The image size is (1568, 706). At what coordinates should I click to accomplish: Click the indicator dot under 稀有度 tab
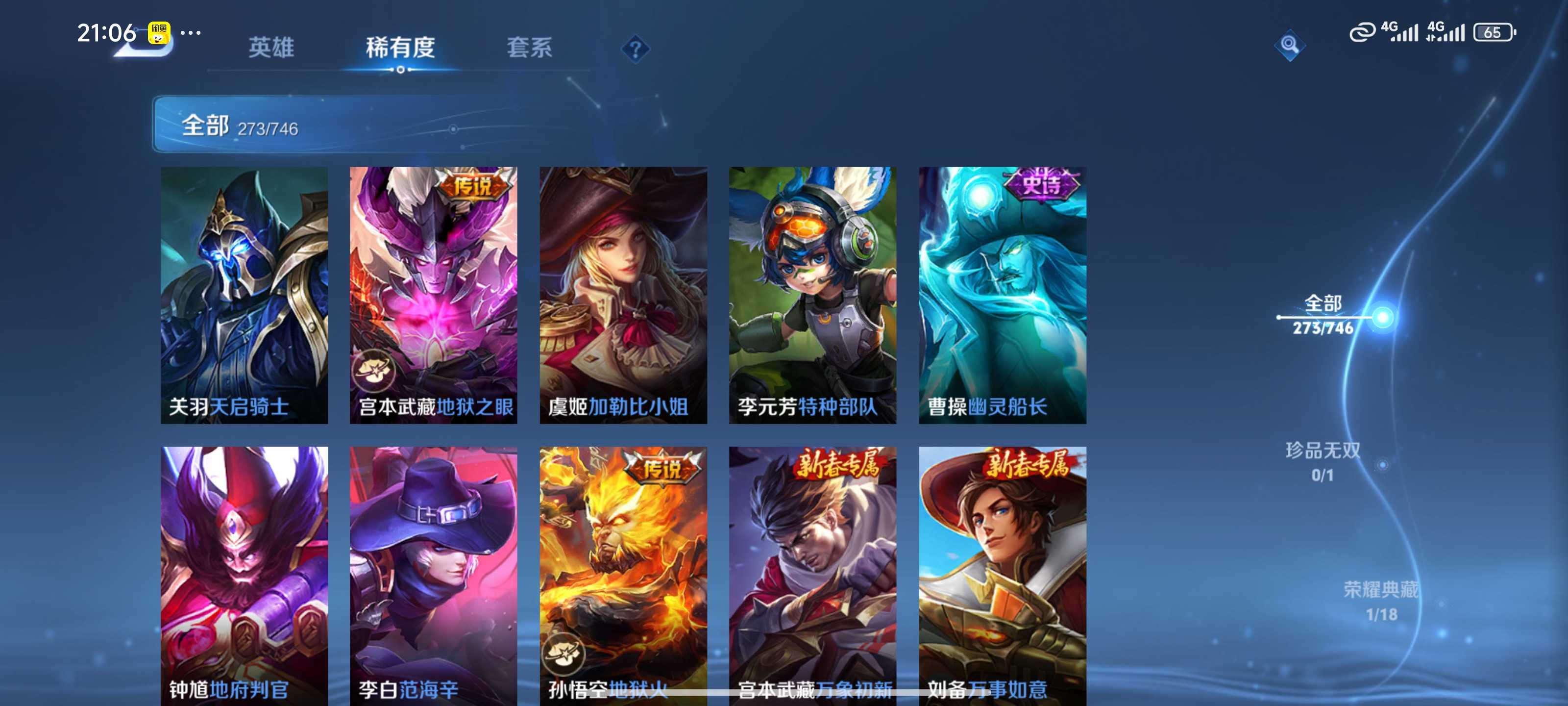(x=400, y=69)
